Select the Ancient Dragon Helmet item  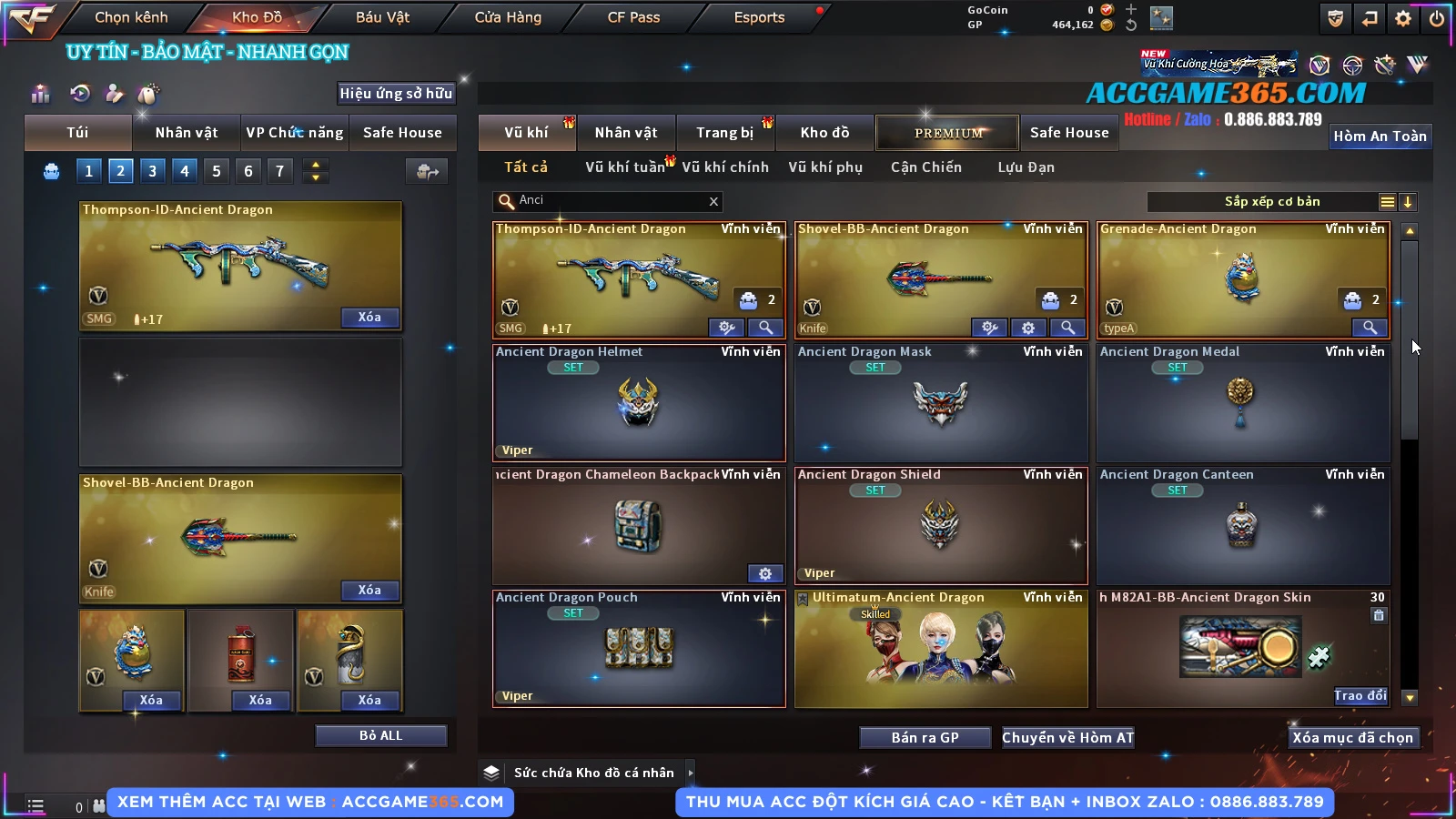click(x=638, y=402)
